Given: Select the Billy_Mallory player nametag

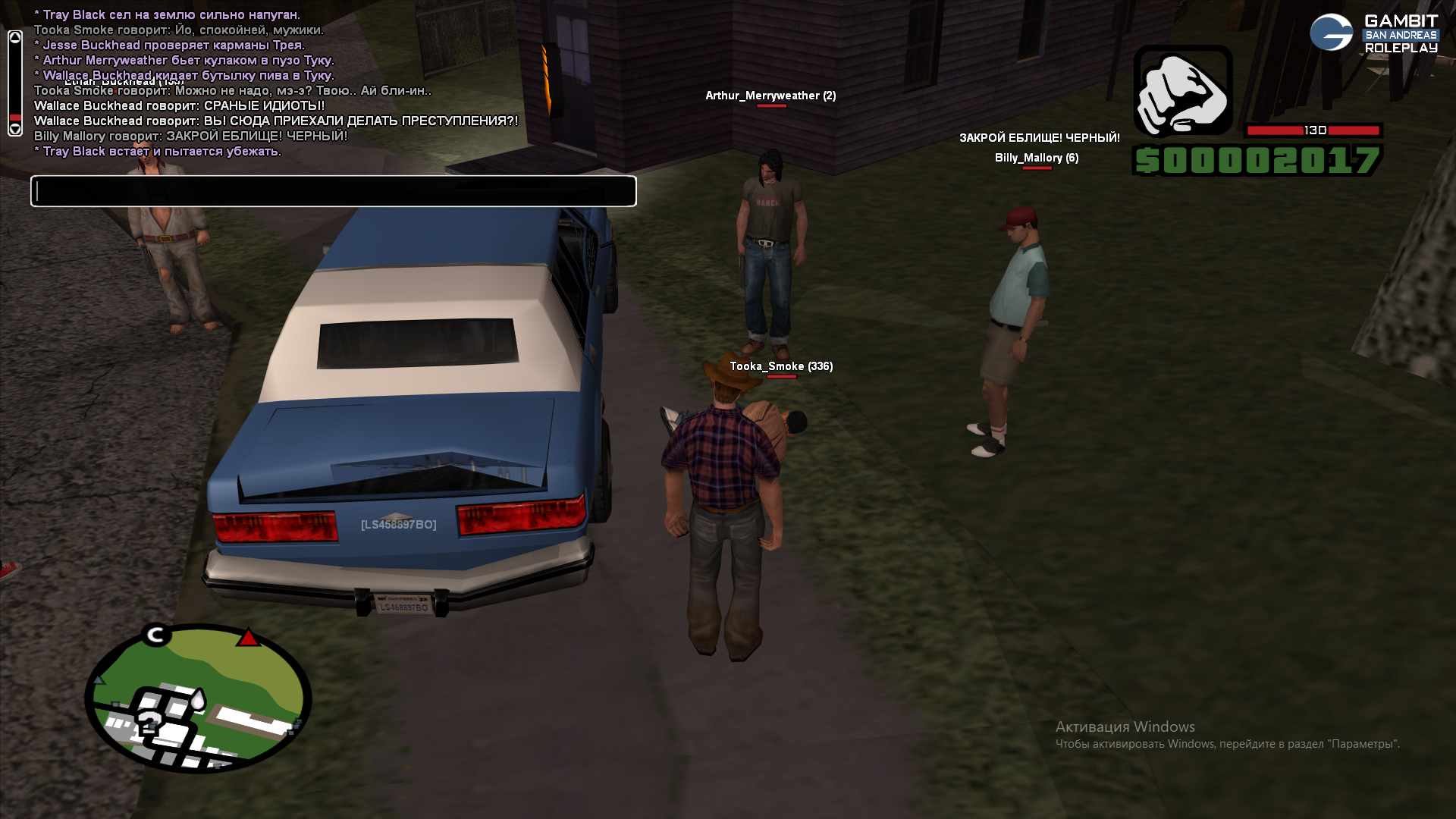Looking at the screenshot, I should tap(1036, 158).
